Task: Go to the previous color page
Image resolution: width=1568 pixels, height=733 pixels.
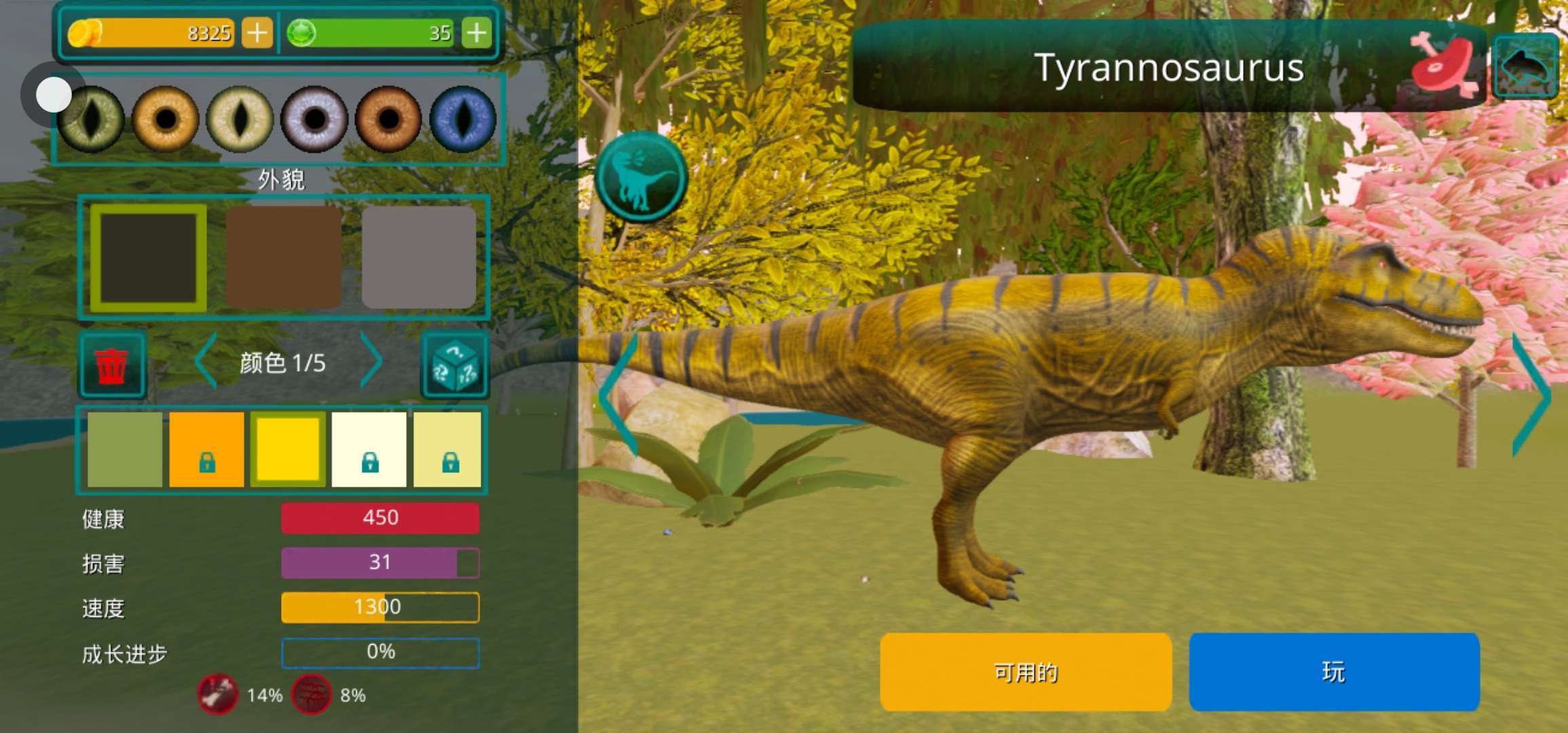Action: point(206,362)
